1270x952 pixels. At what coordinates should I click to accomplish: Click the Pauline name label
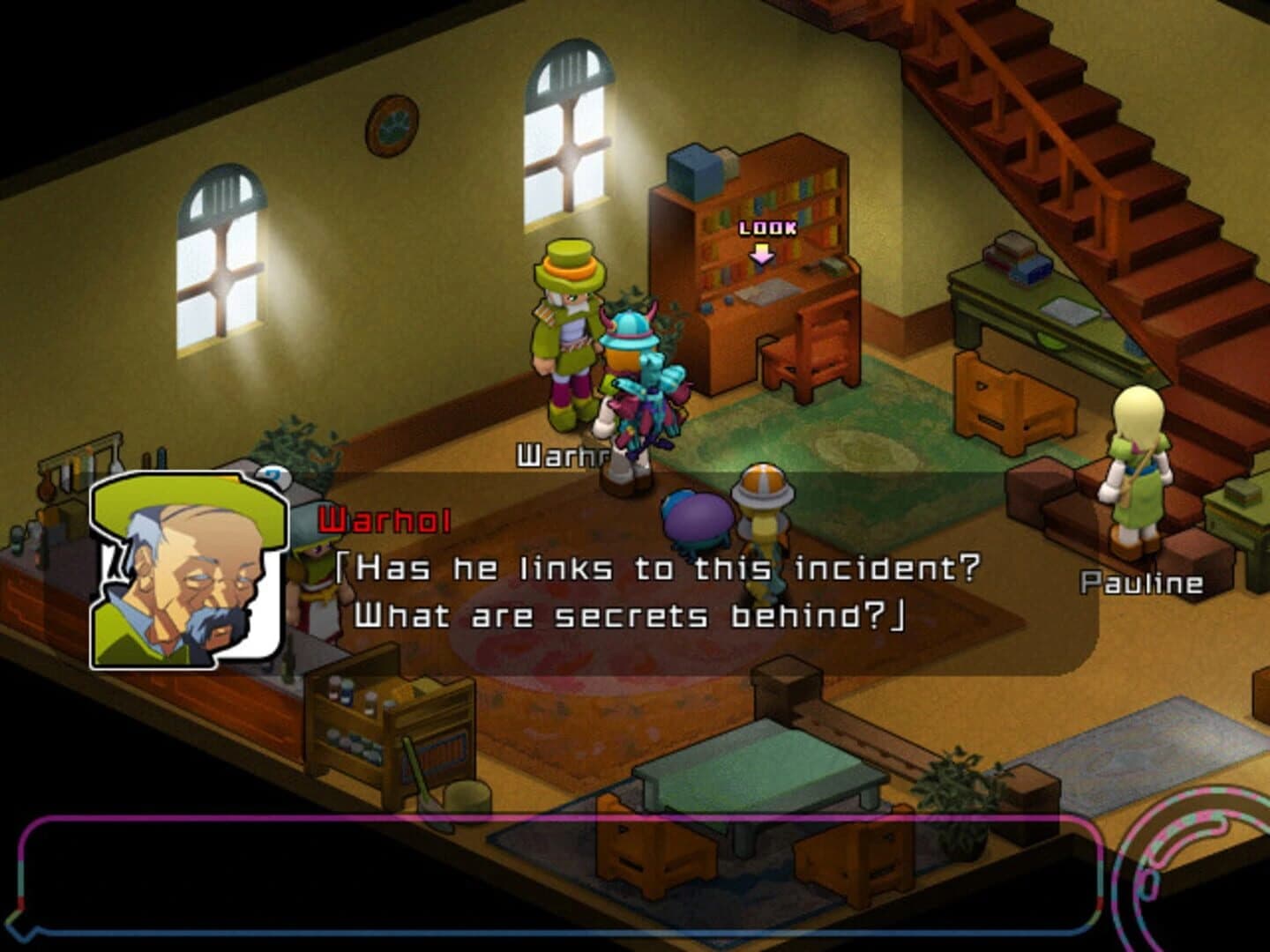tap(1142, 582)
